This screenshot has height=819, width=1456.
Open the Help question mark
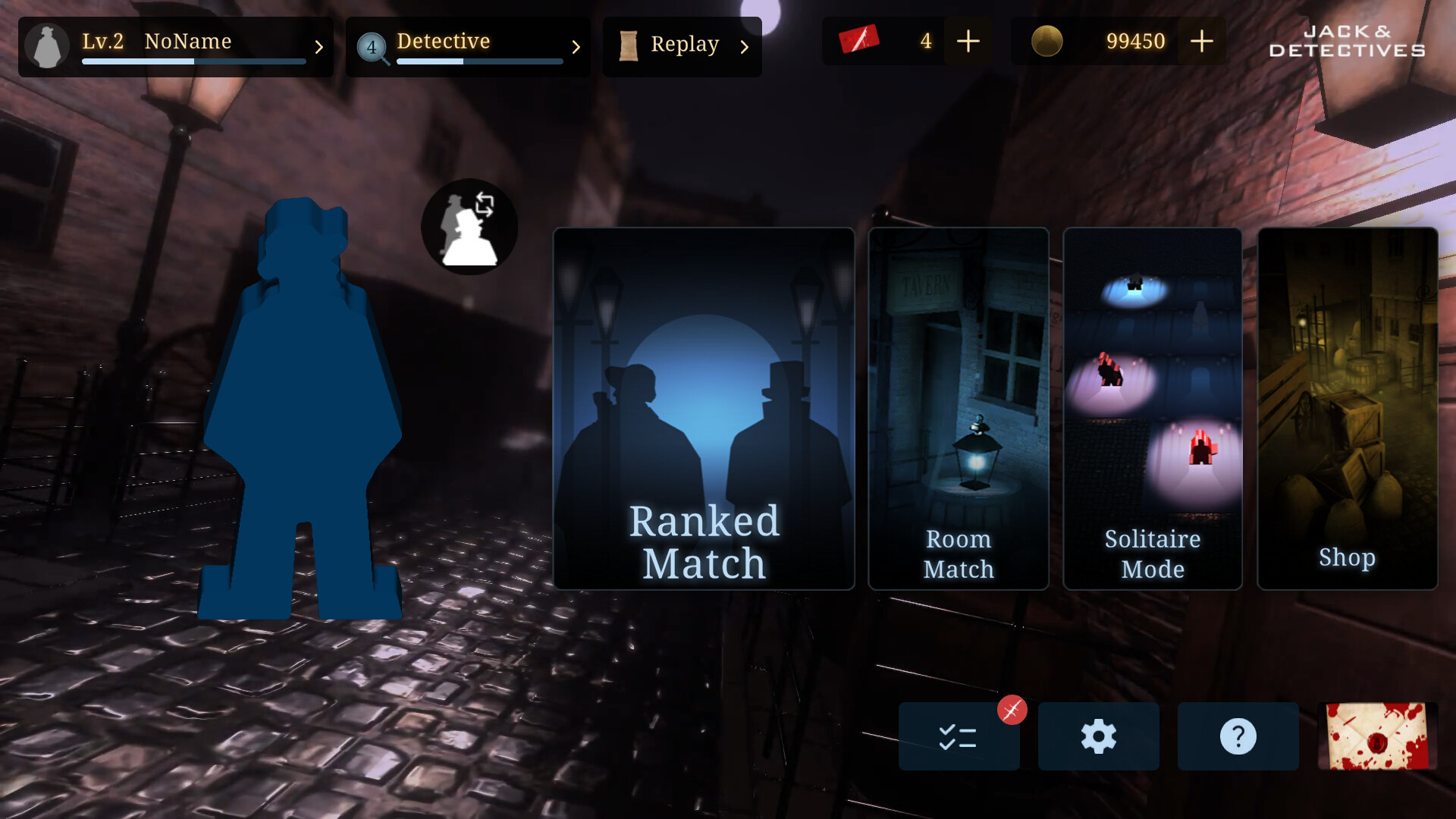pos(1238,736)
